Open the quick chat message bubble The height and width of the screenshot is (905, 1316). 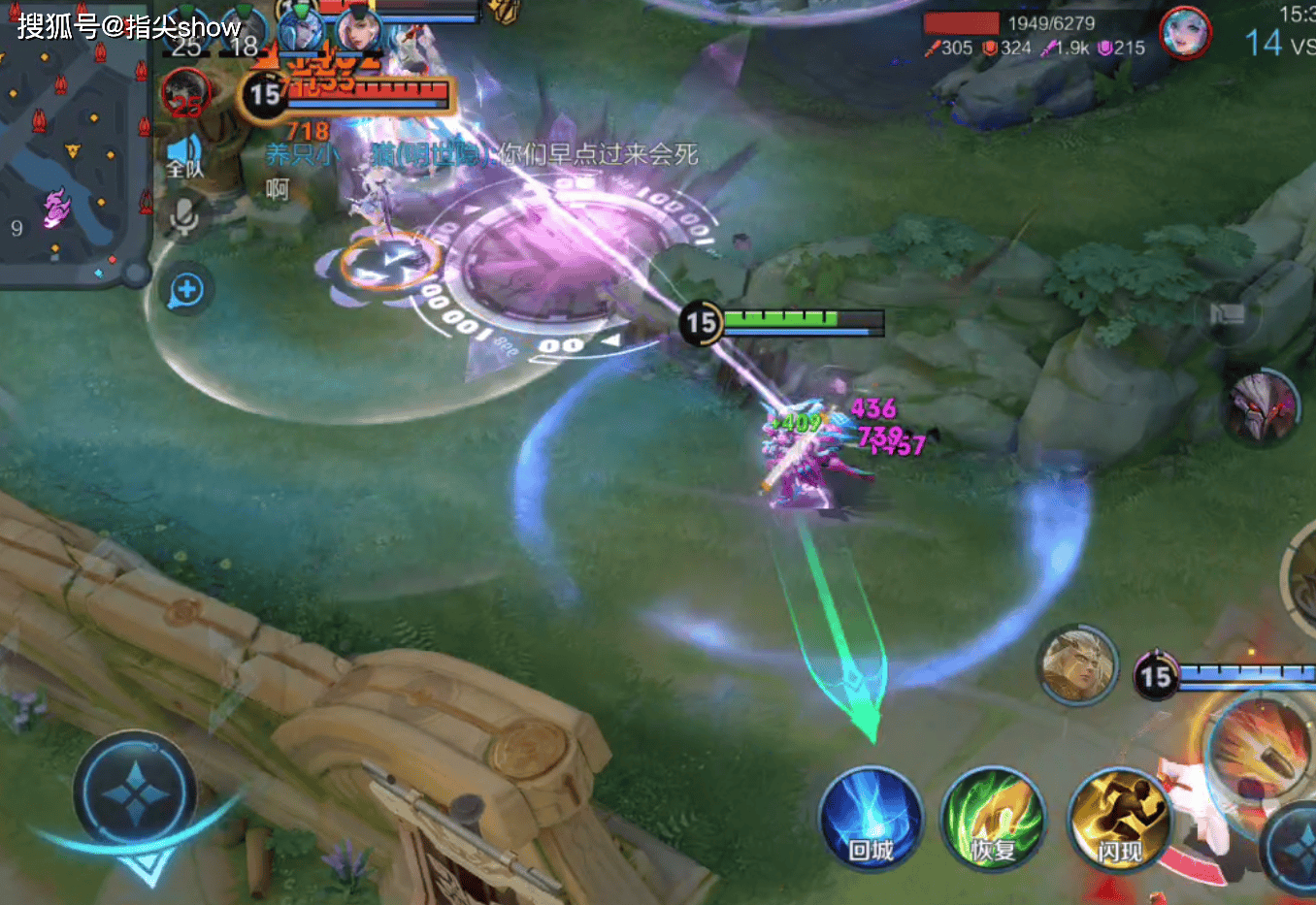pyautogui.click(x=186, y=289)
